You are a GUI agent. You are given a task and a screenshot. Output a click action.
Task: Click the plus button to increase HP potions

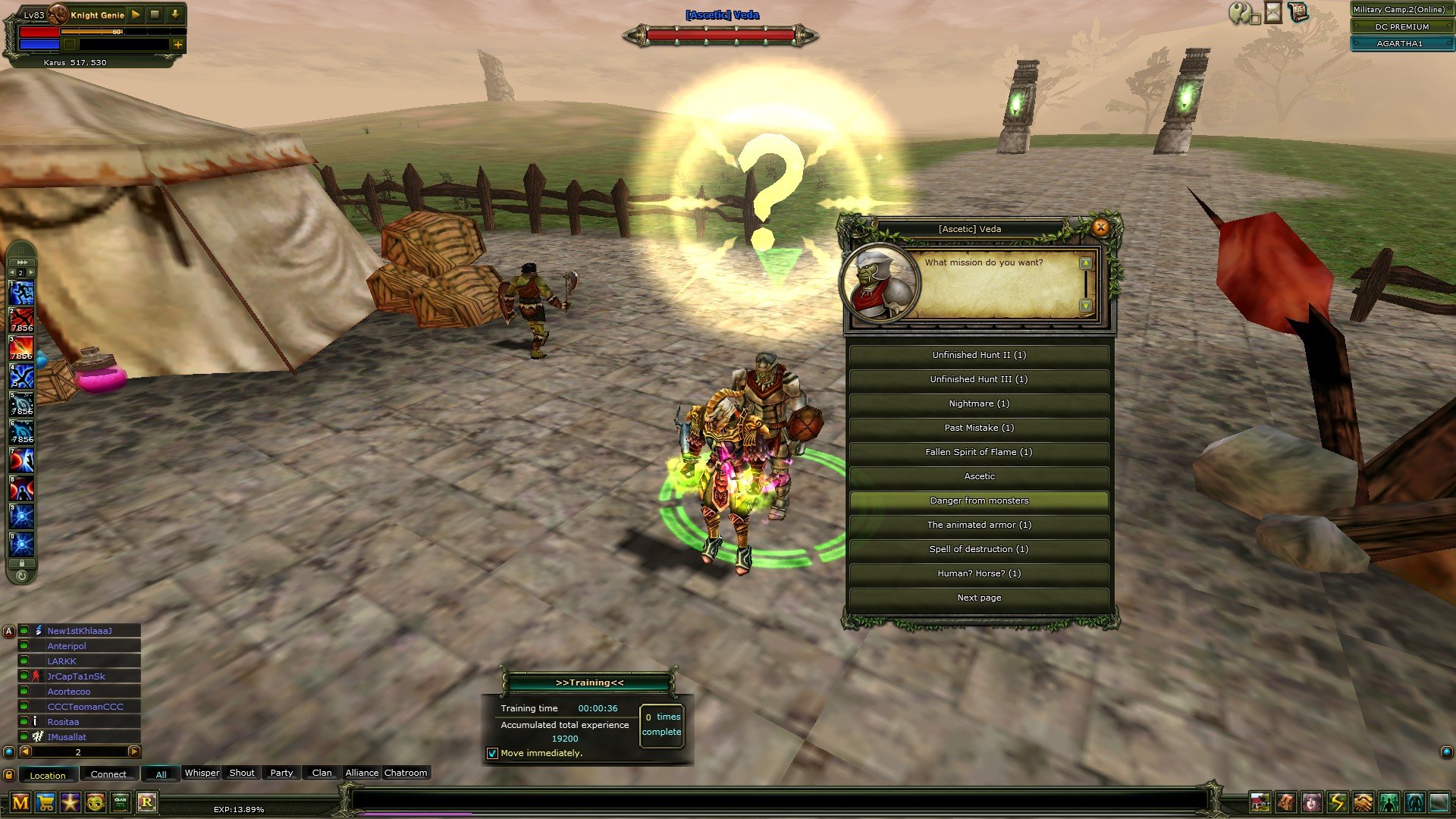[x=178, y=45]
